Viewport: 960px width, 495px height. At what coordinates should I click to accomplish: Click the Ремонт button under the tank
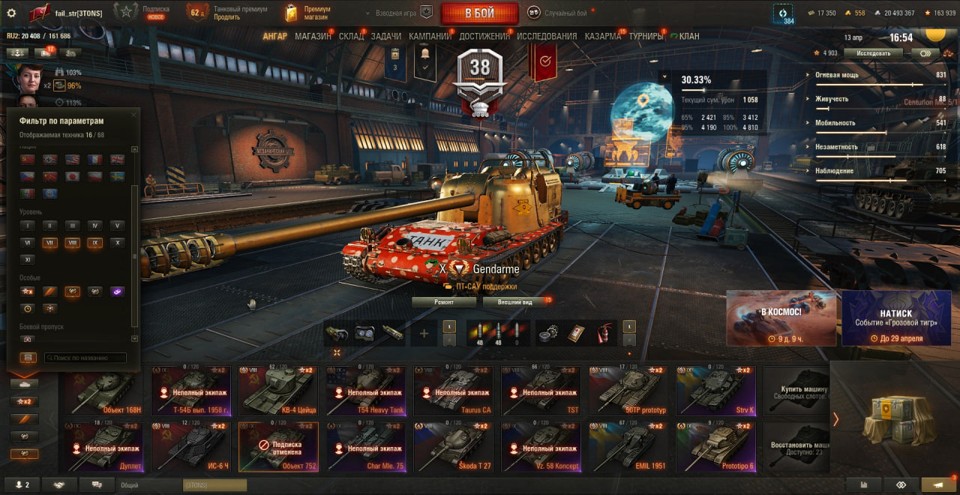click(444, 301)
